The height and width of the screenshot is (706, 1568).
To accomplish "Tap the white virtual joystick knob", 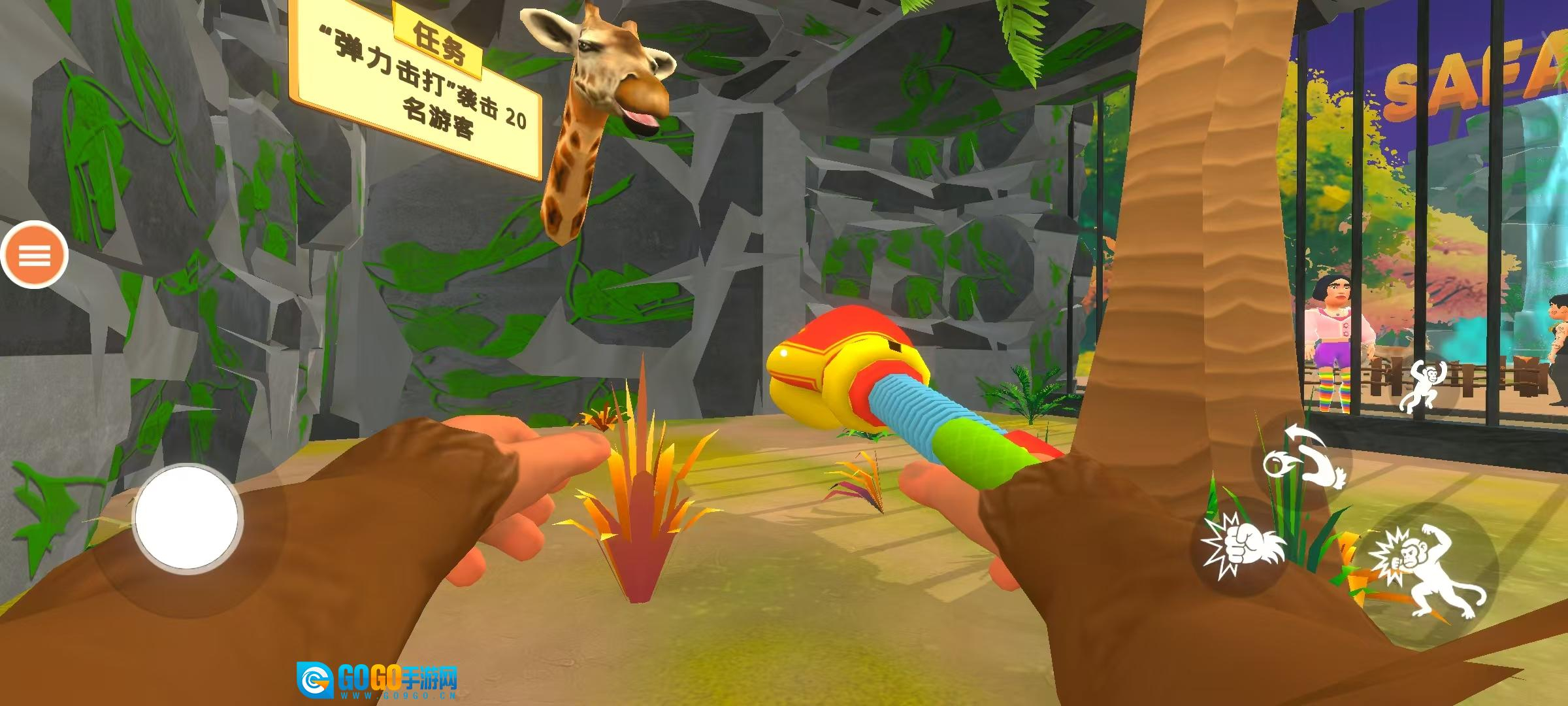I will (x=188, y=517).
